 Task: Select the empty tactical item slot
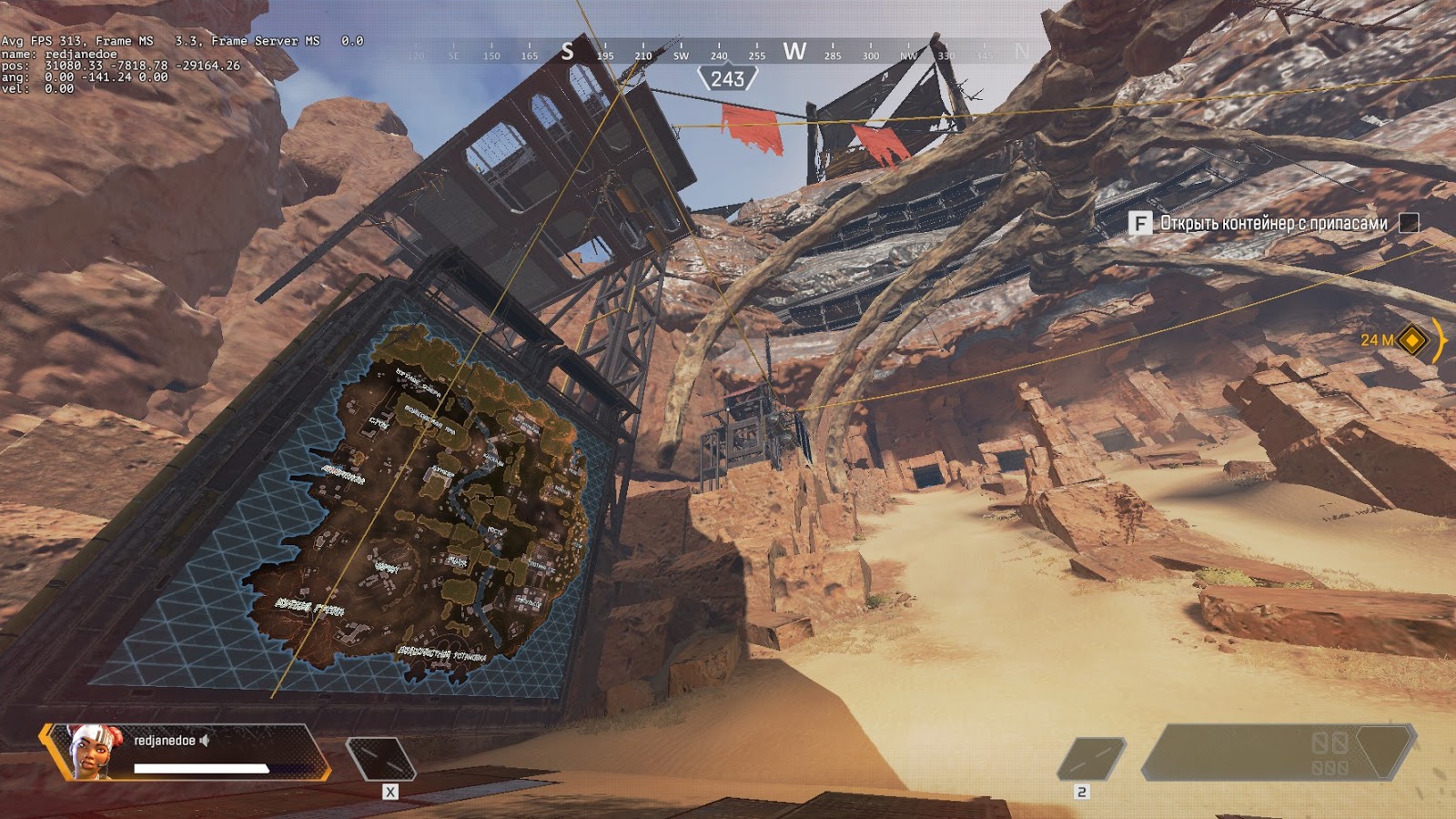(380, 759)
